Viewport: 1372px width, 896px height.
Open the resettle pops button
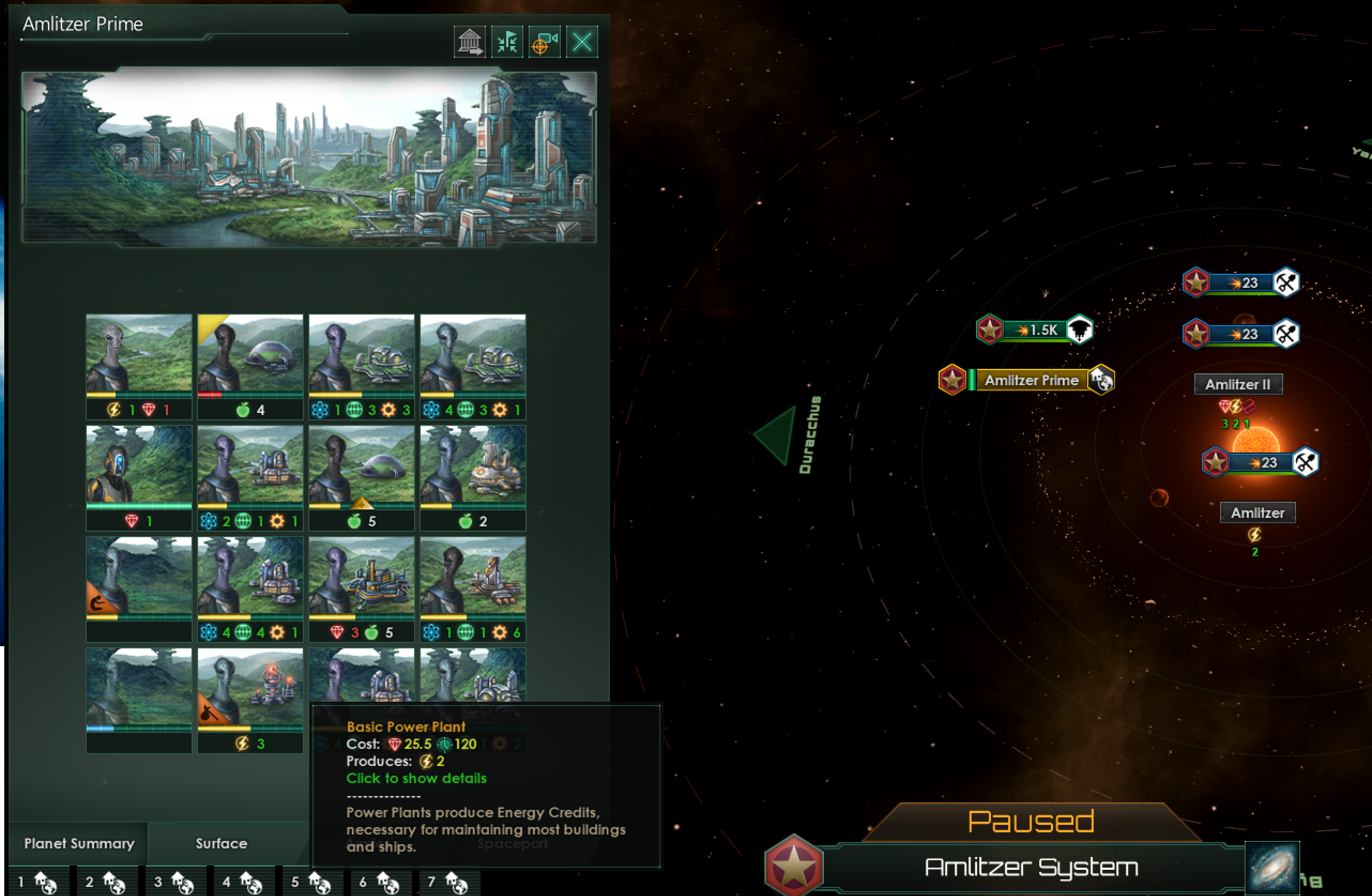507,42
